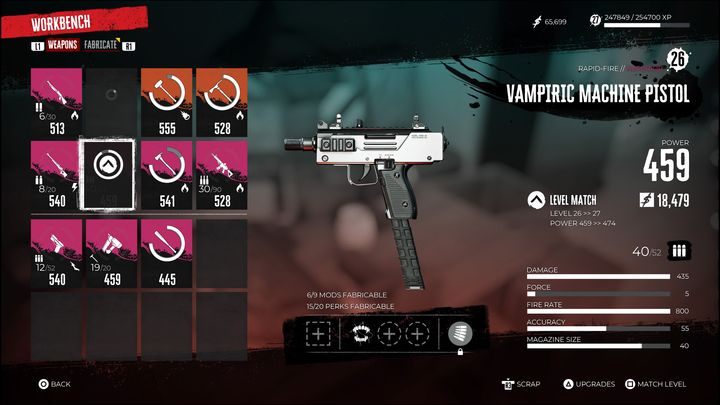Image resolution: width=720 pixels, height=405 pixels.
Task: Select the vampire fangs perk slot
Action: [x=356, y=335]
